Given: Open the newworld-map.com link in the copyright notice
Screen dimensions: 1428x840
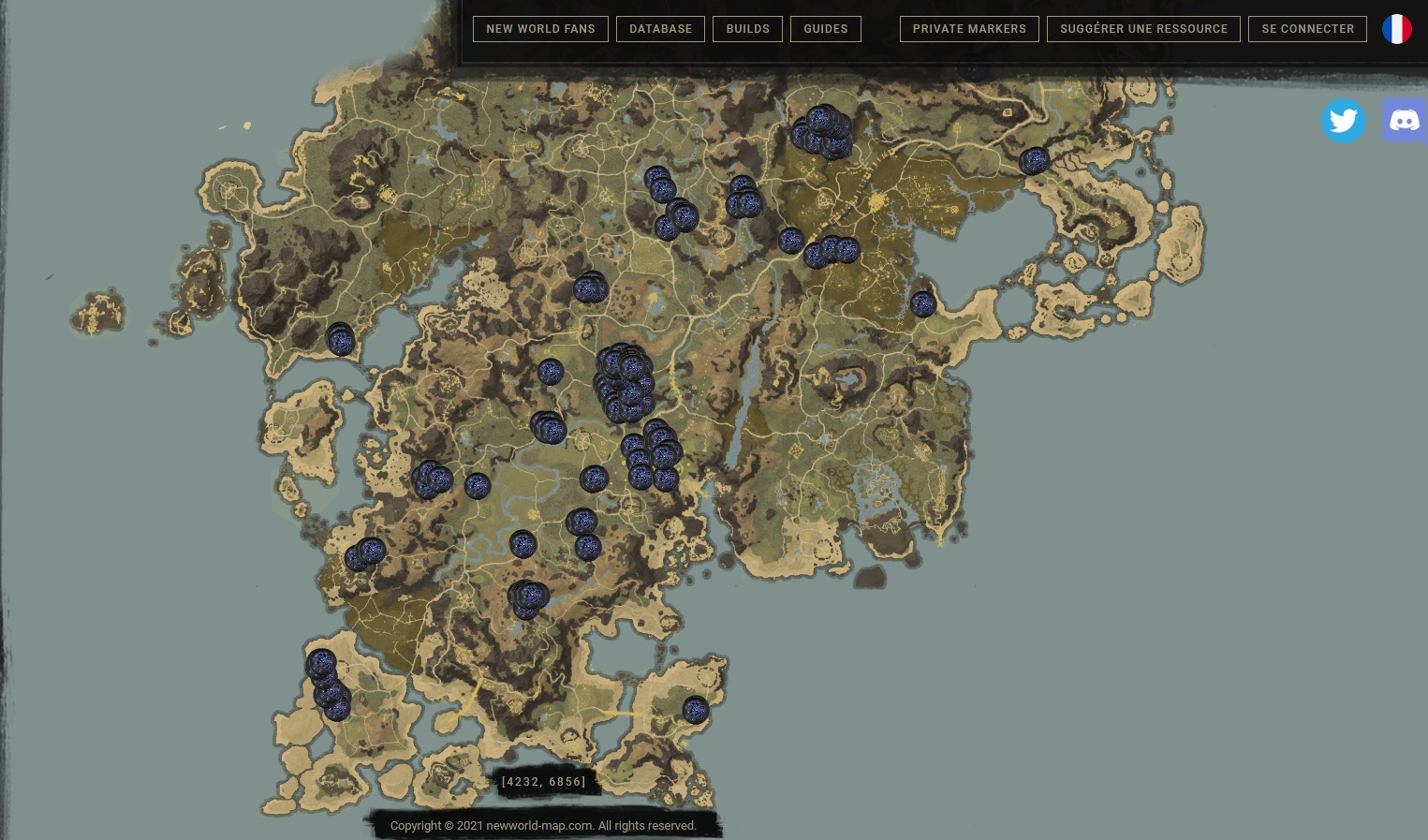Looking at the screenshot, I should click(x=538, y=826).
